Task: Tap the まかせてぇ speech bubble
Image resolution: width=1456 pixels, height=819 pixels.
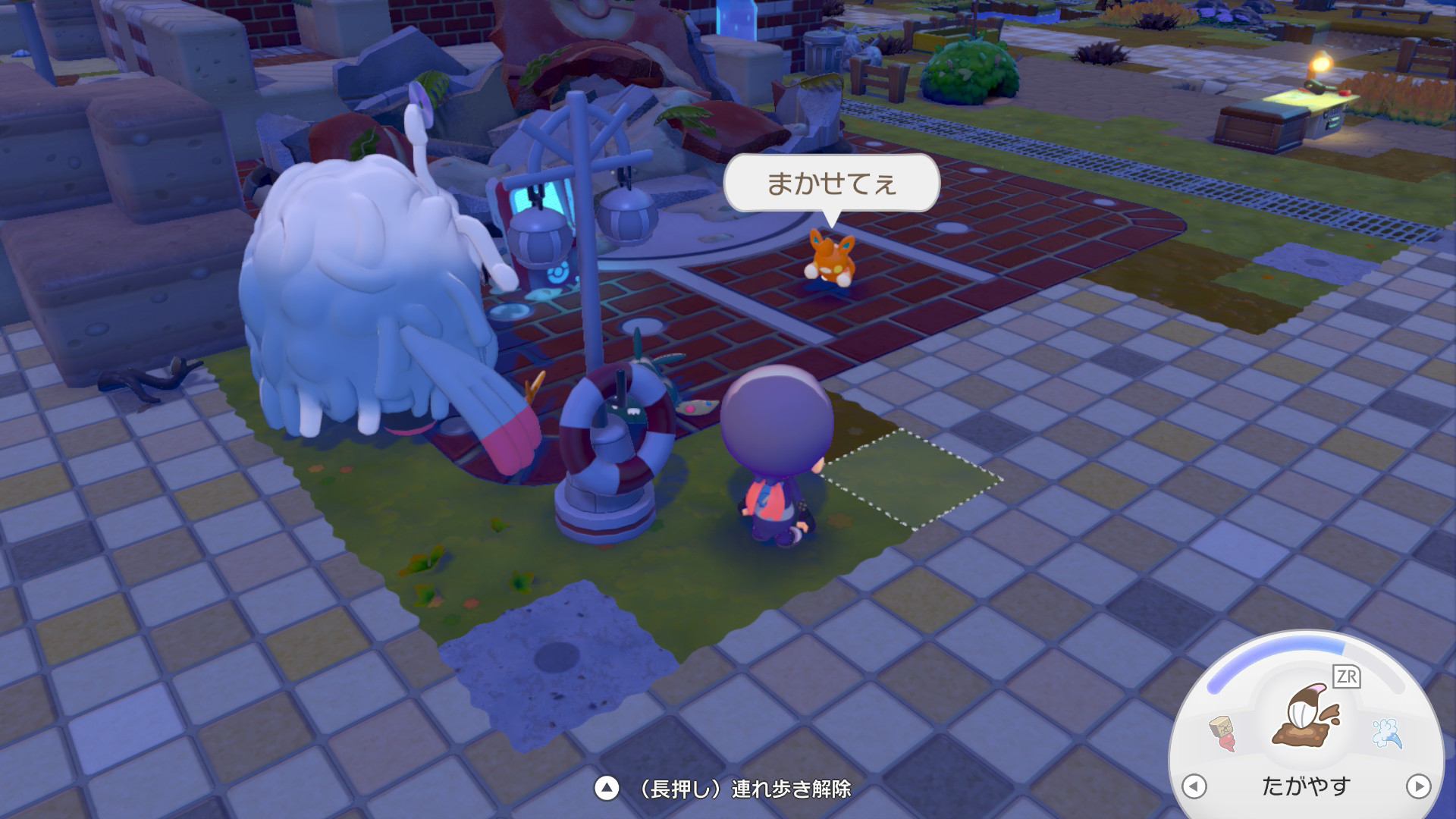Action: pyautogui.click(x=830, y=182)
